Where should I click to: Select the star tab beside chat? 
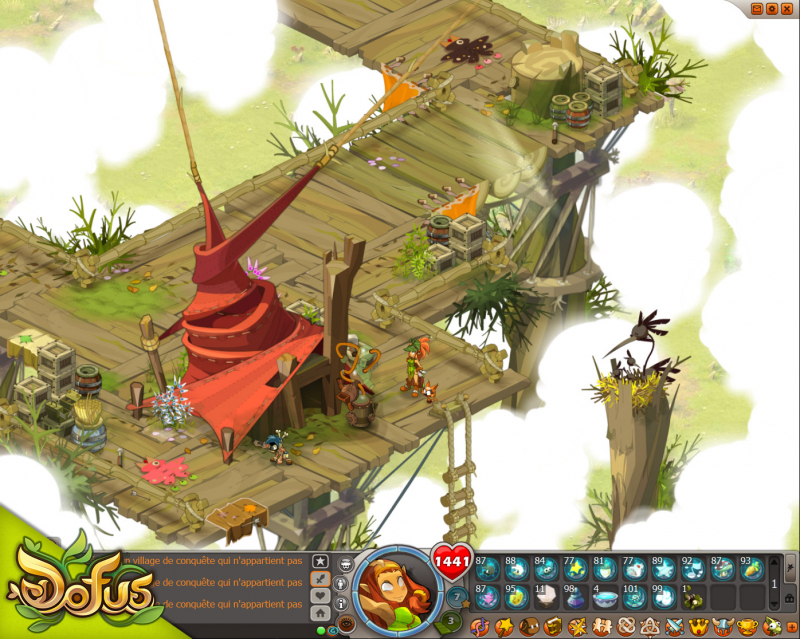click(320, 561)
